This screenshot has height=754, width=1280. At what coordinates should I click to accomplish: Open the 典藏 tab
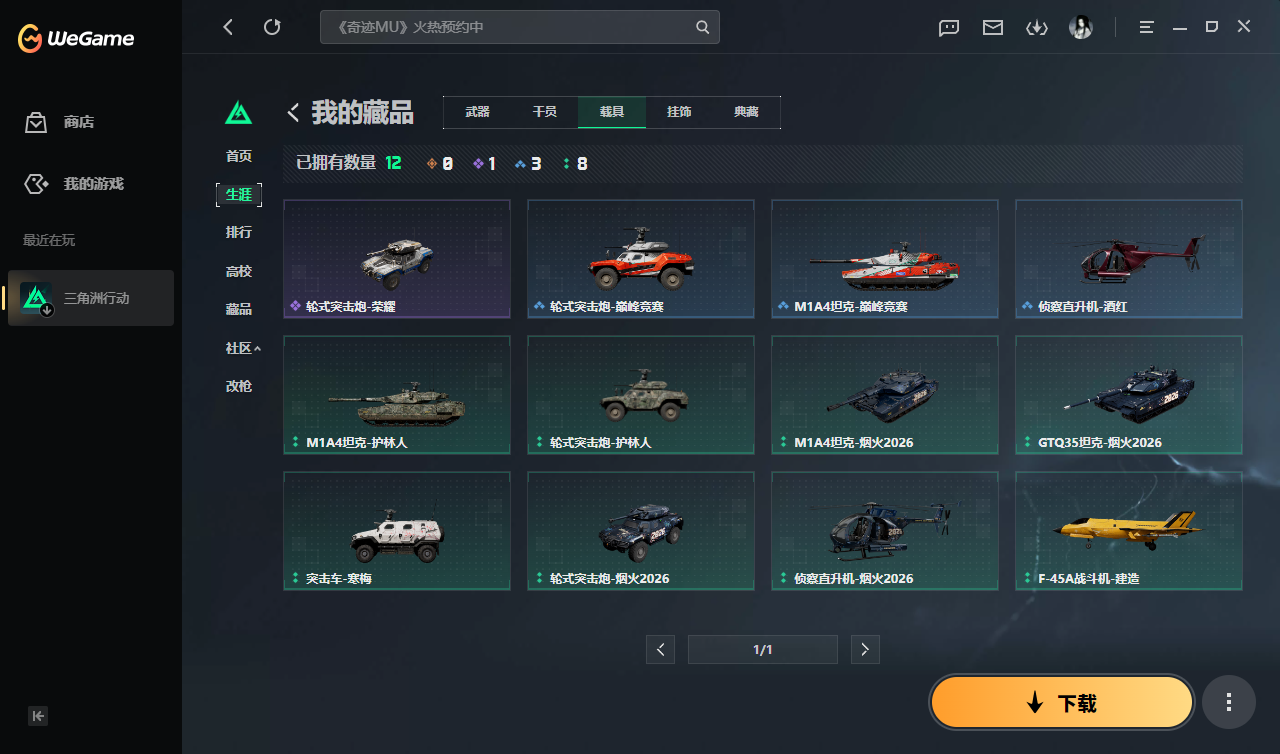pos(745,112)
